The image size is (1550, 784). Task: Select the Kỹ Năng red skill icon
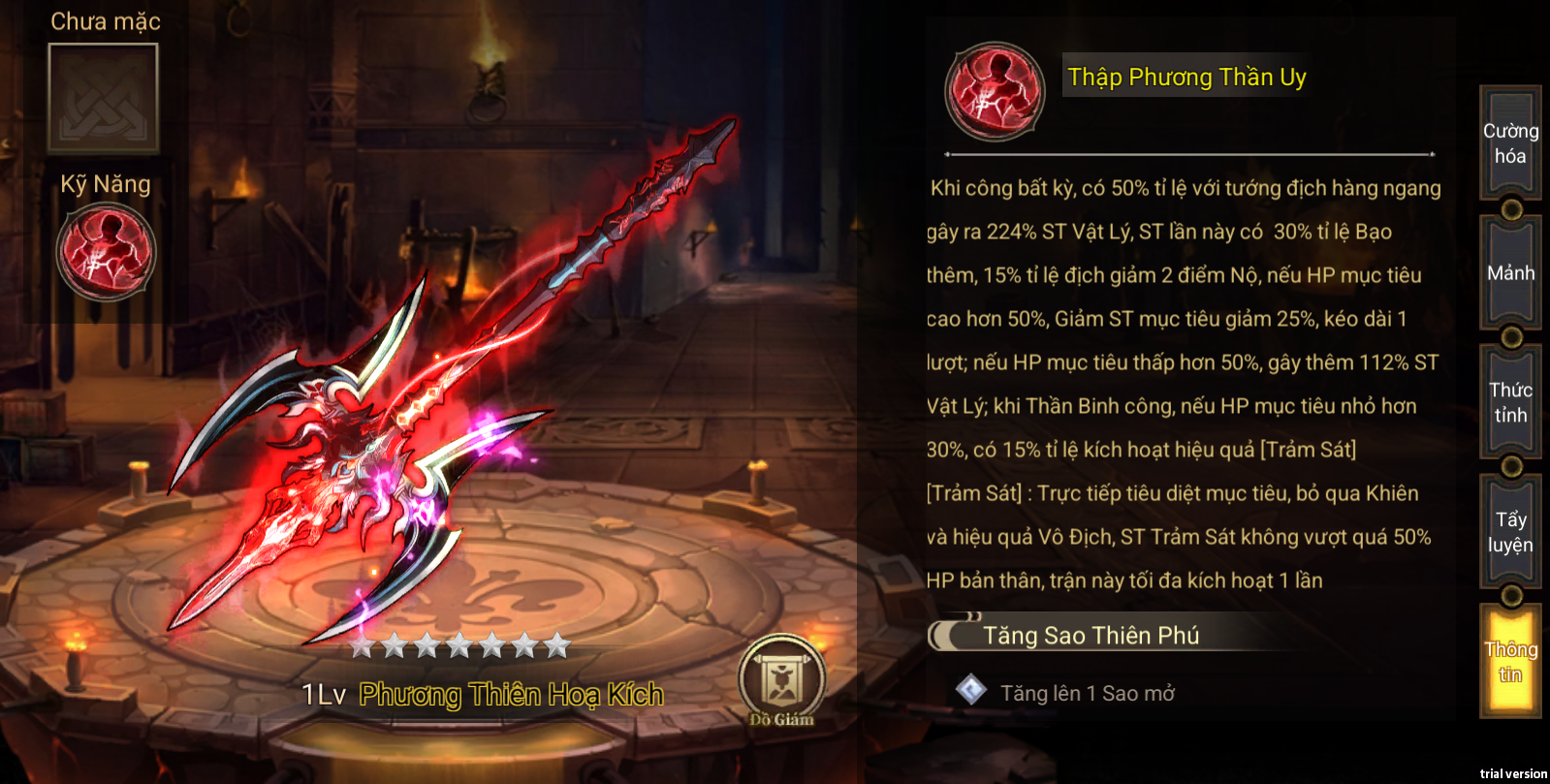(x=106, y=252)
